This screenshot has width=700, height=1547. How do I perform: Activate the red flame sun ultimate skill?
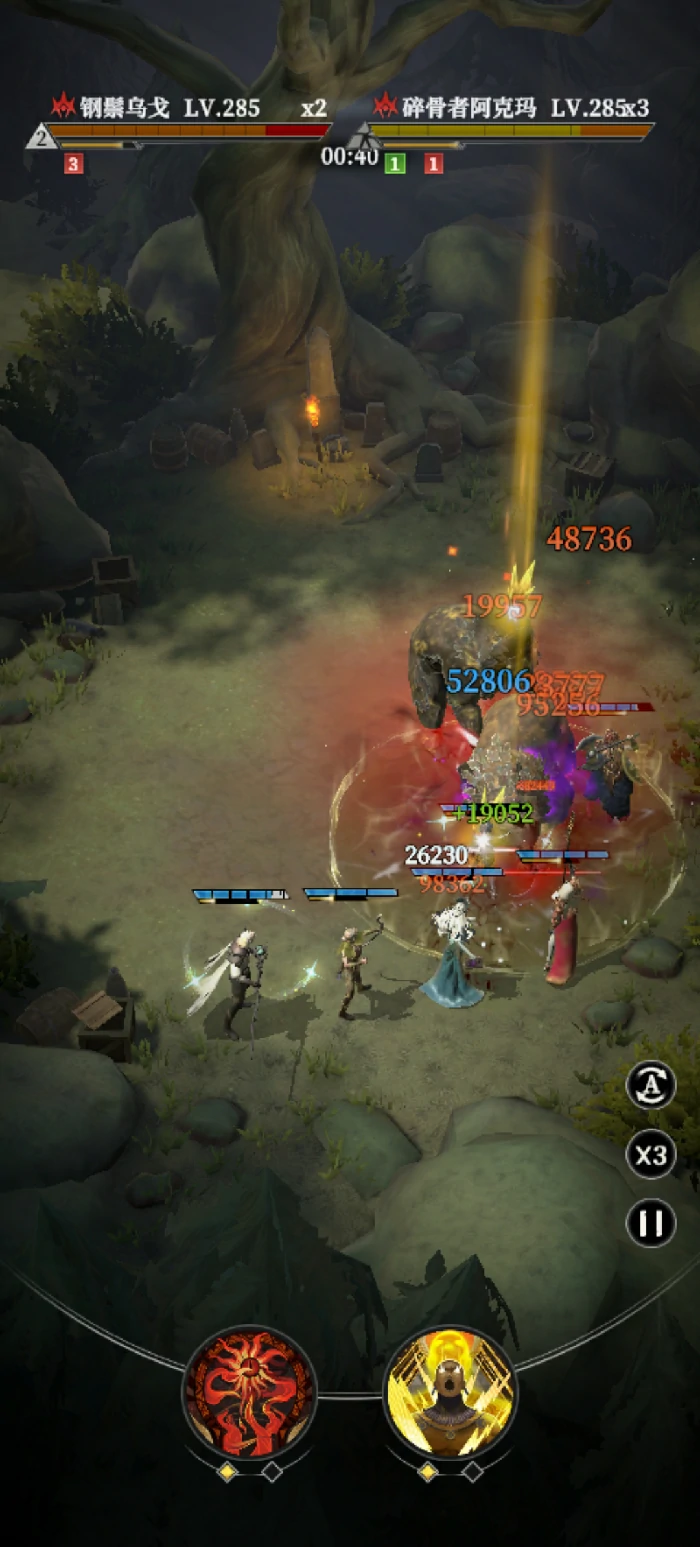[x=250, y=1393]
